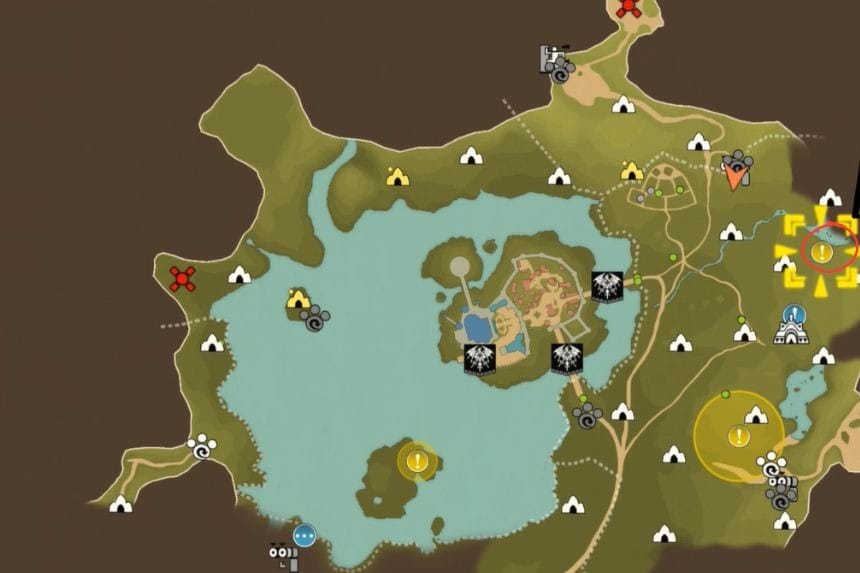
Task: Select the yellow tent marker on the lake islet
Action: pos(297,298)
